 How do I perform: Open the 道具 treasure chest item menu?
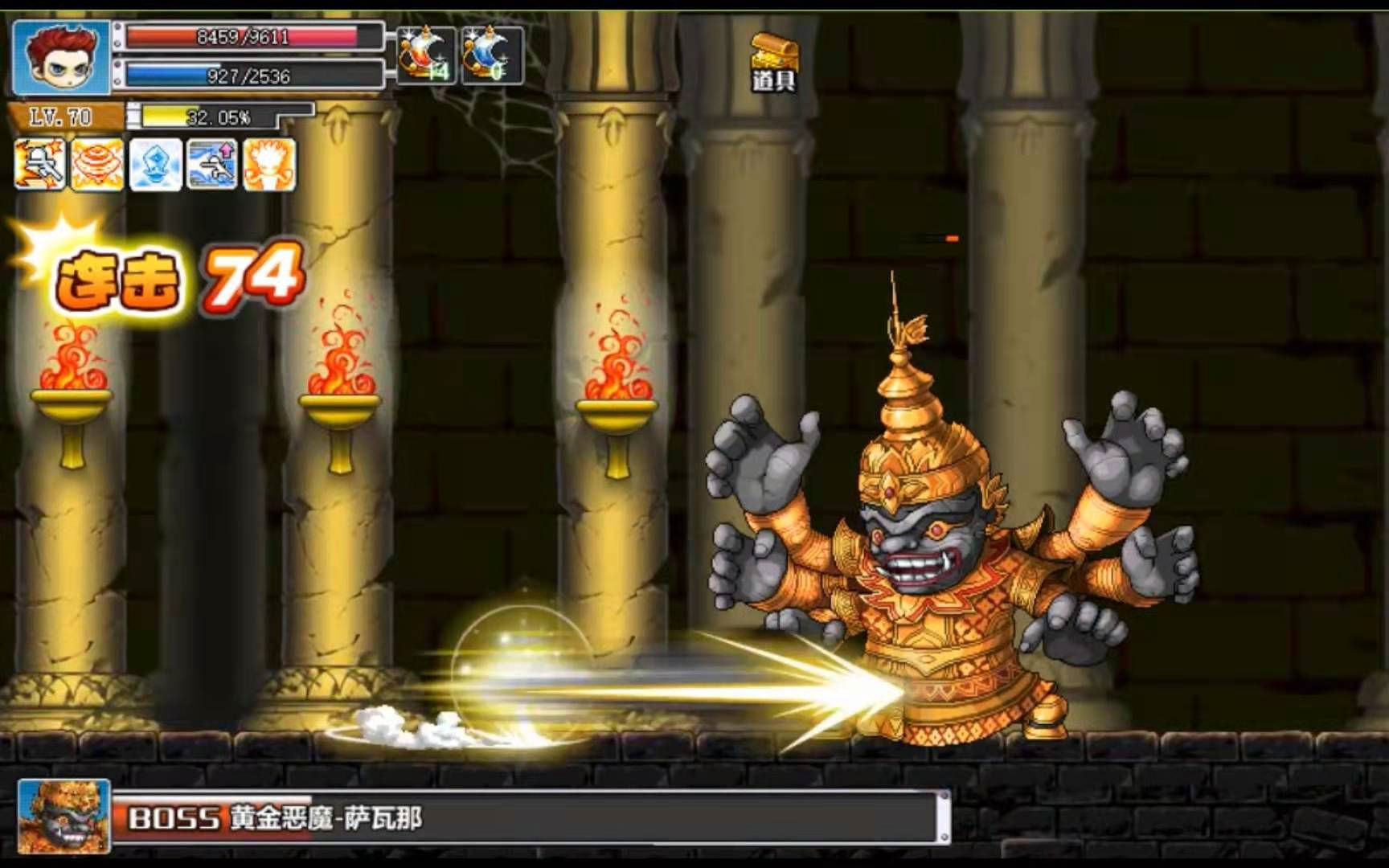774,63
